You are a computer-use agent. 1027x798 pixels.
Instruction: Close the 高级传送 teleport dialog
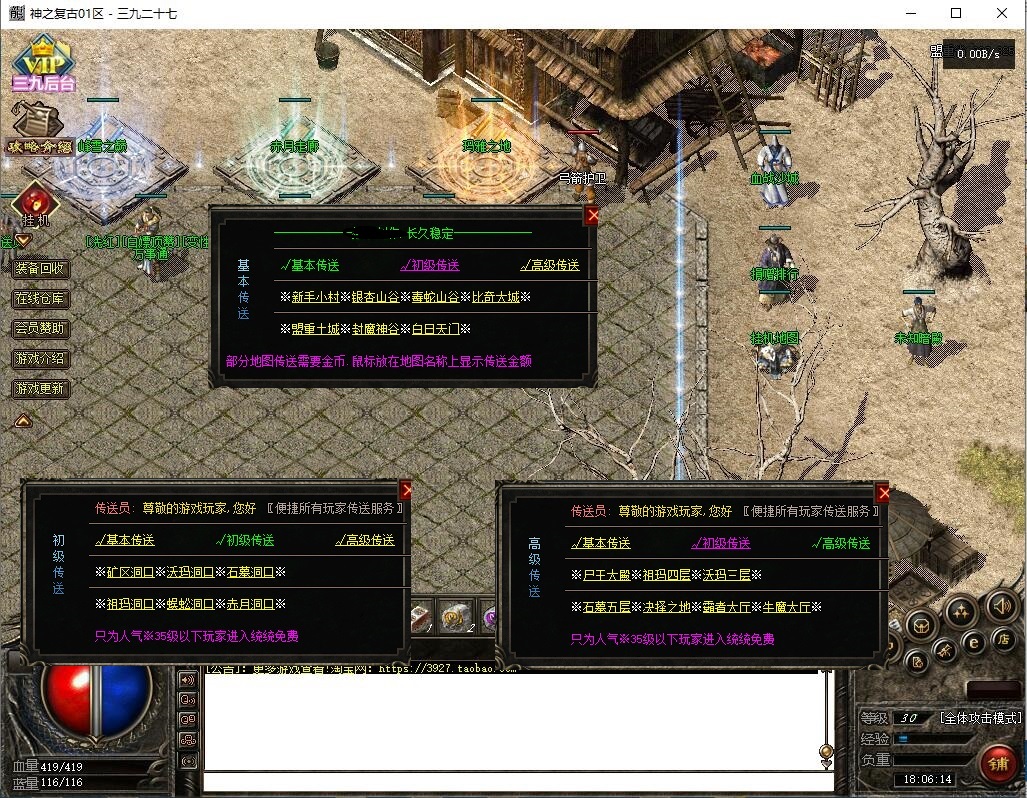(x=882, y=493)
